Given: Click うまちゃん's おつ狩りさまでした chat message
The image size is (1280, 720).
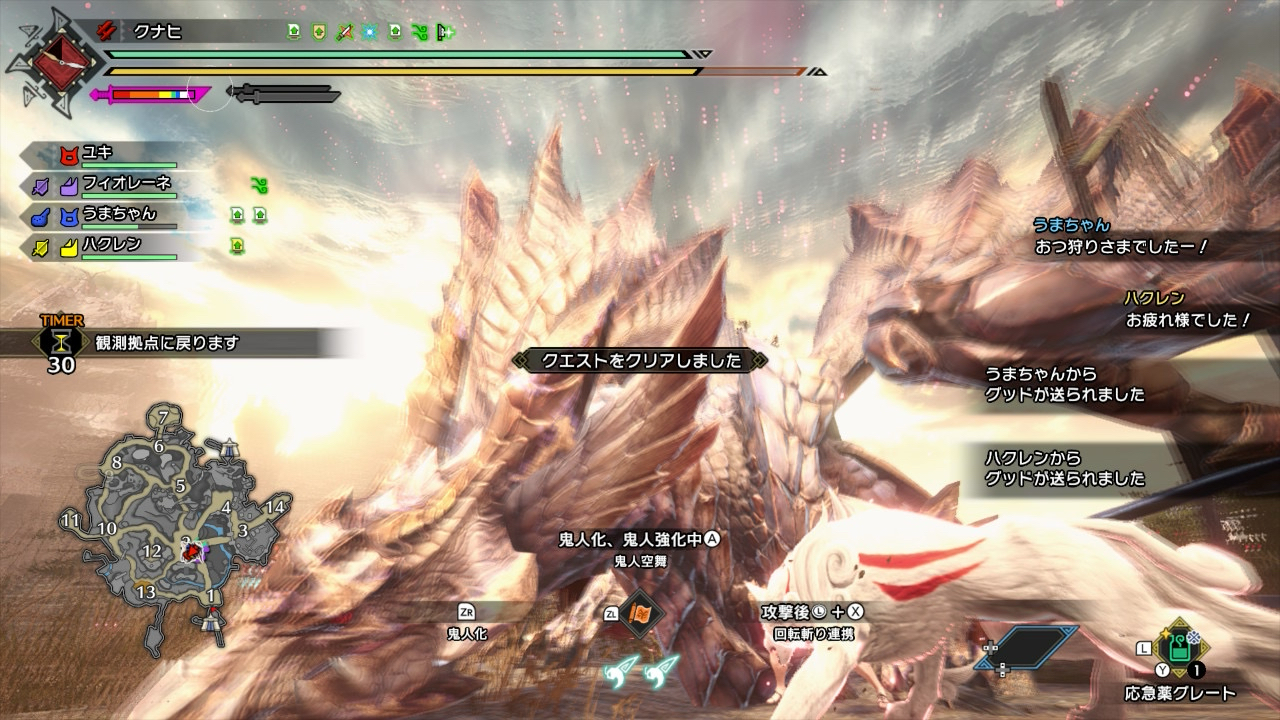Looking at the screenshot, I should click(x=1121, y=245).
